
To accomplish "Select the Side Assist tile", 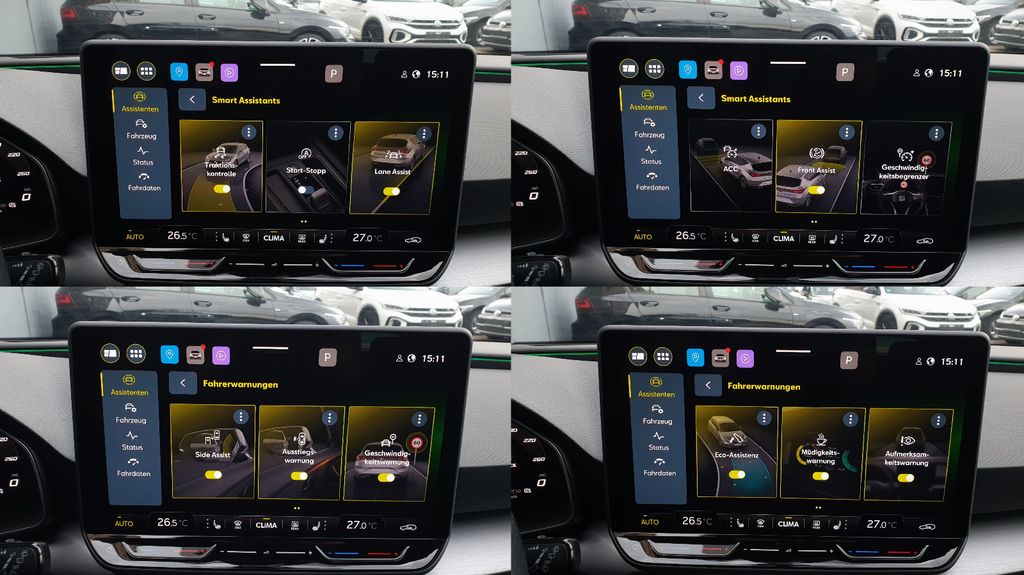I will click(212, 452).
